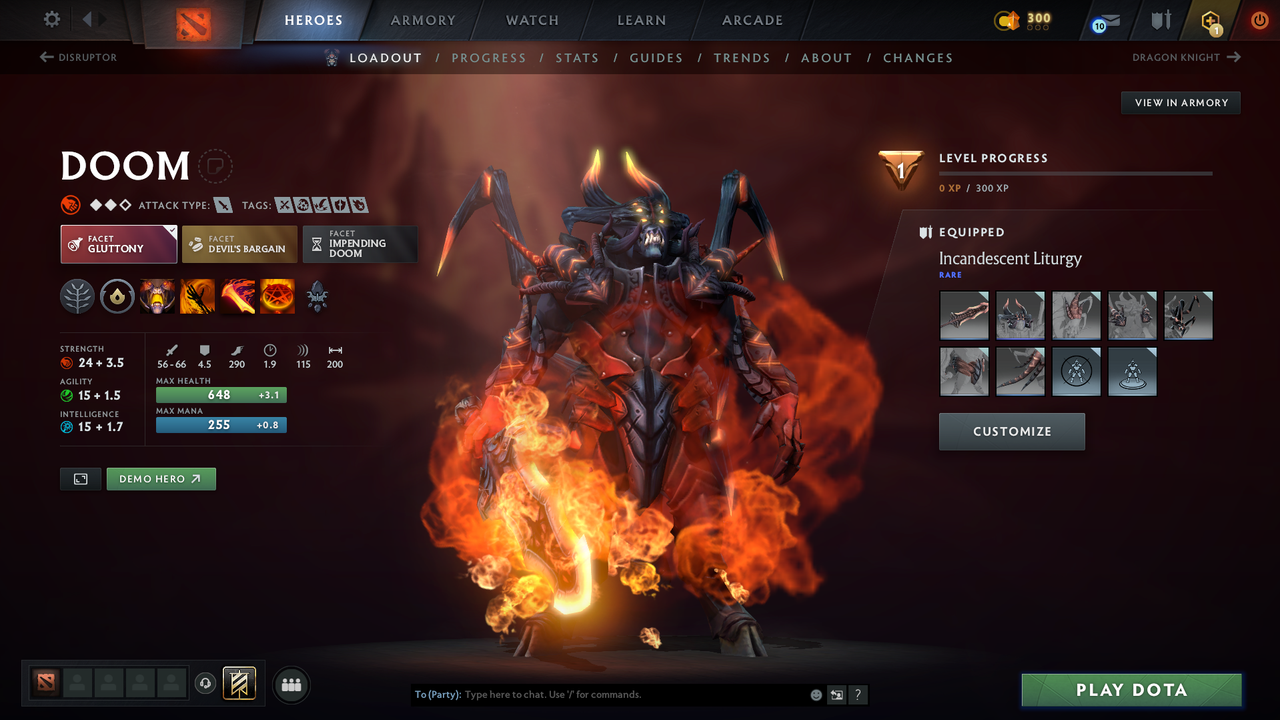Select the Gluttony facet
The width and height of the screenshot is (1280, 720).
pyautogui.click(x=118, y=244)
